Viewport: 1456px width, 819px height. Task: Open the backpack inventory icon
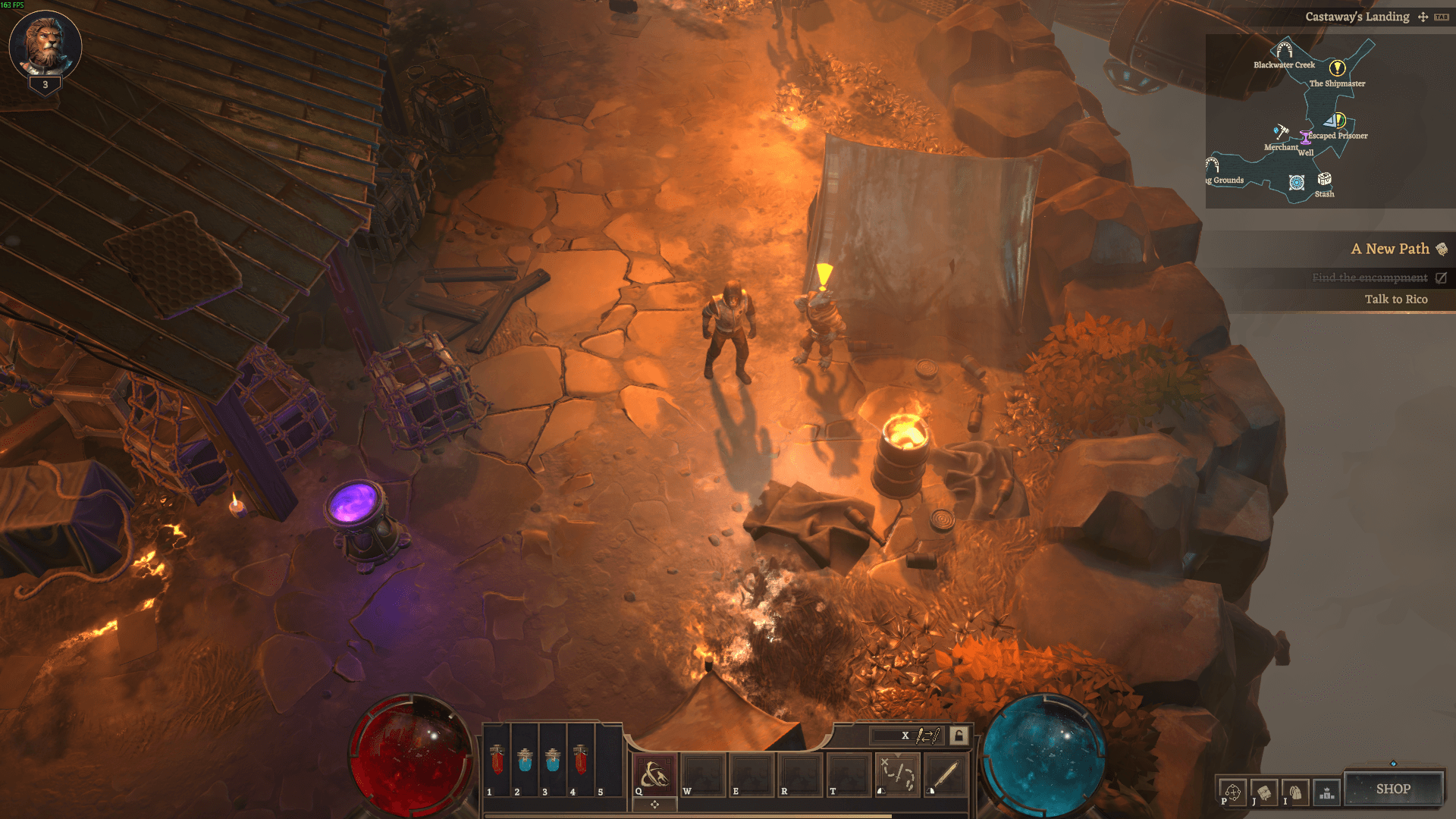tap(1295, 792)
